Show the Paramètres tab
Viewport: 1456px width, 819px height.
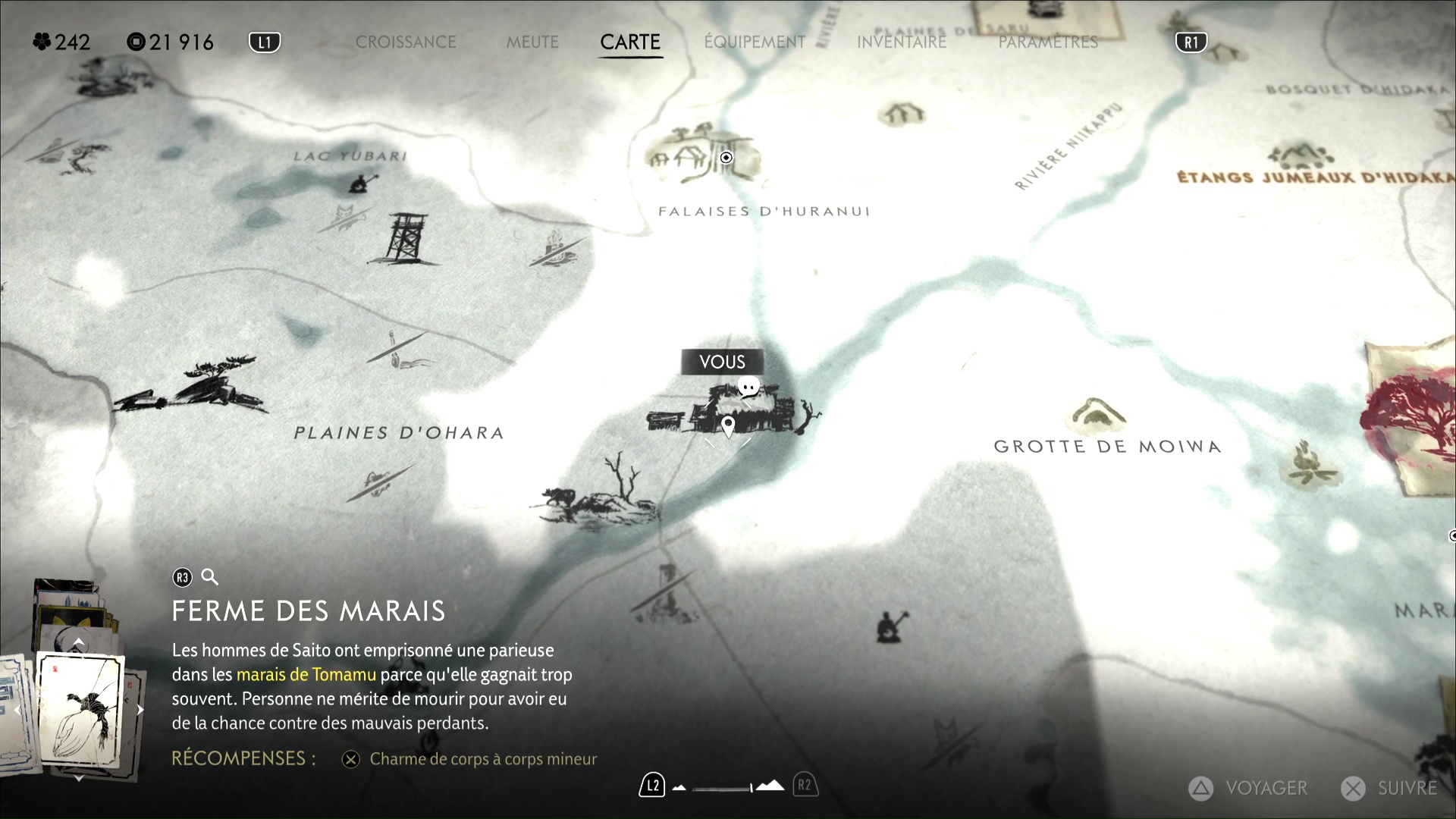coord(1048,42)
